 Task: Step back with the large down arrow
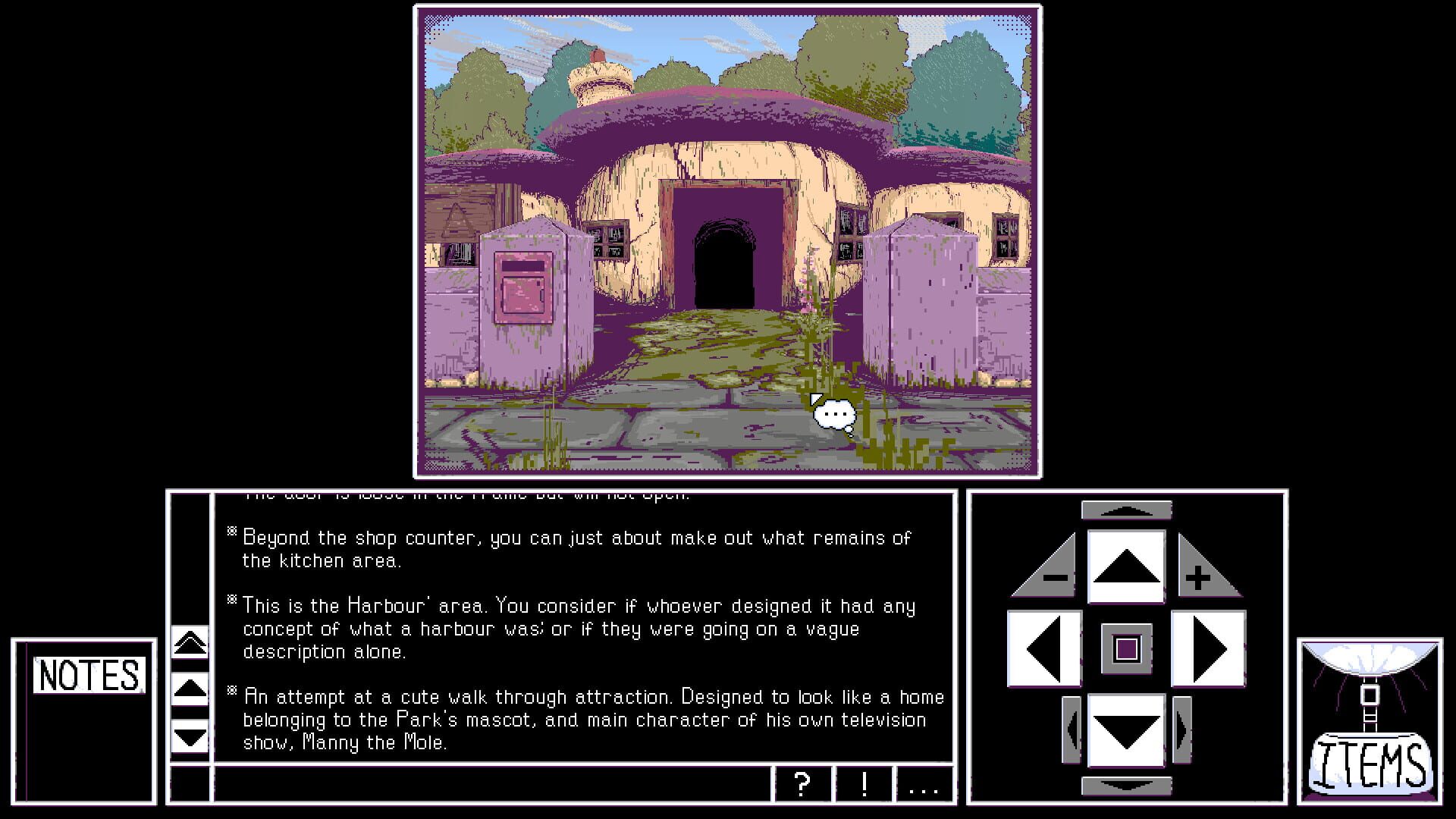click(x=1126, y=728)
